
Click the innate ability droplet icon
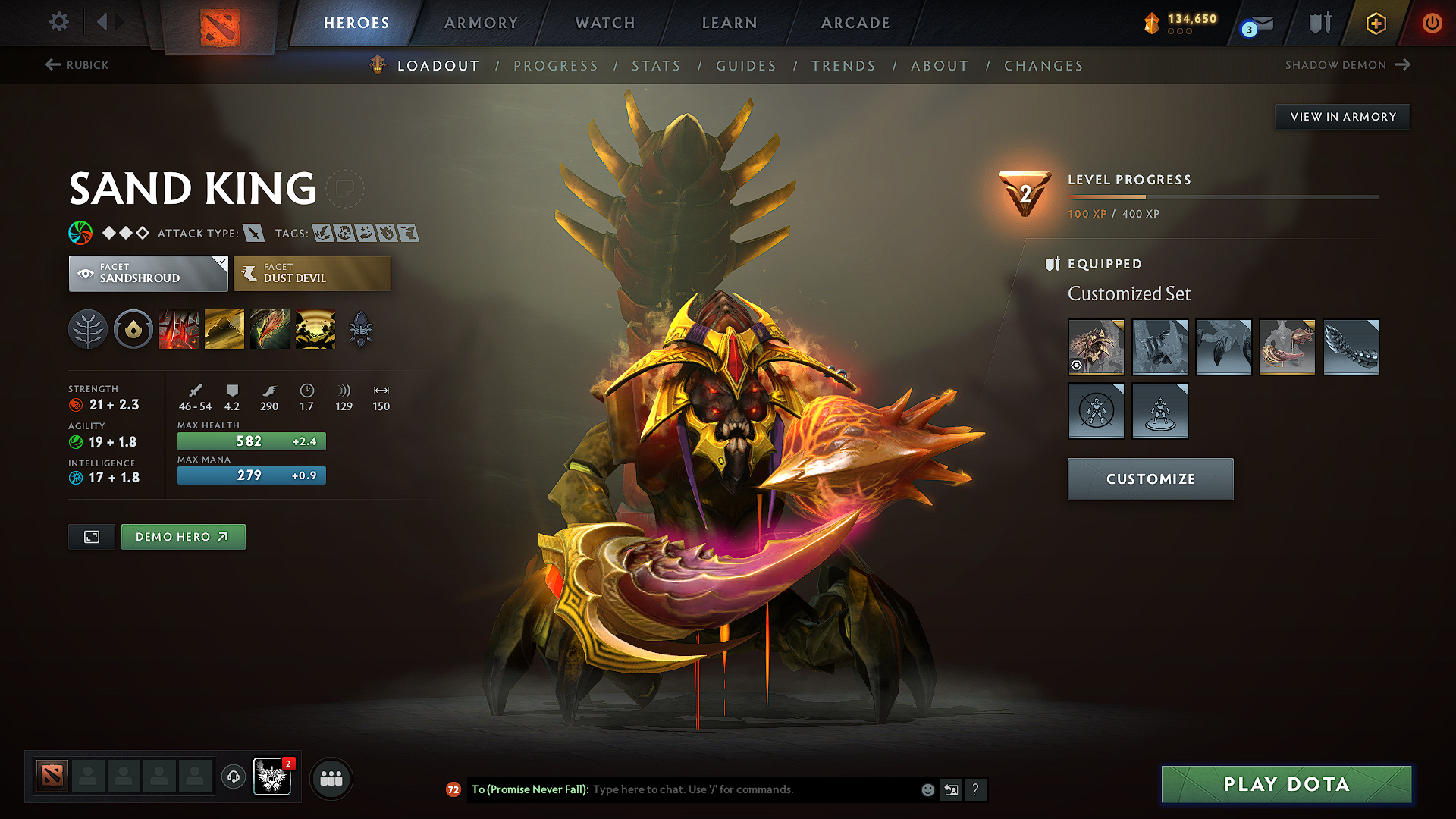[133, 328]
